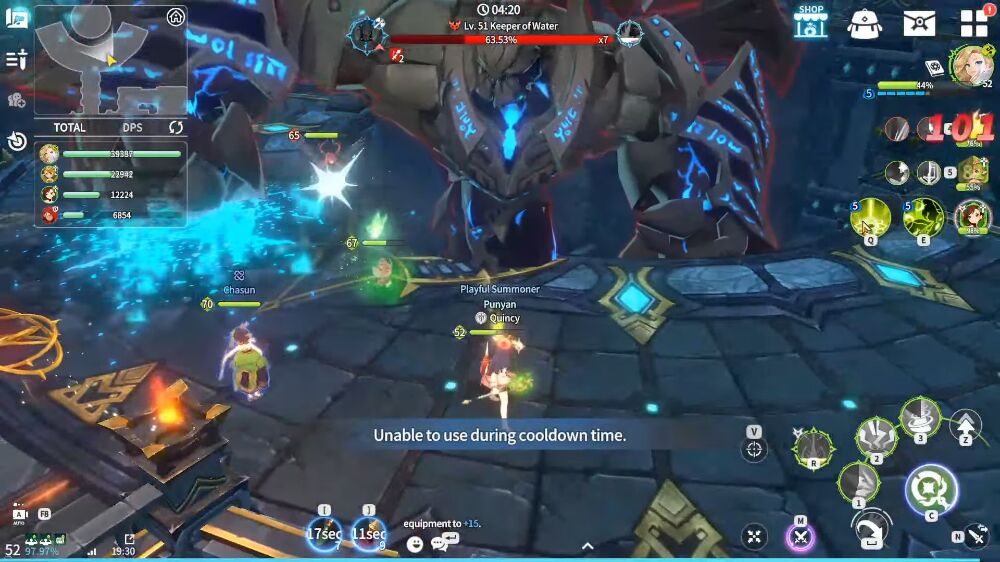Click the home icon on the minimap
Viewport: 1000px width, 562px height.
coord(176,16)
